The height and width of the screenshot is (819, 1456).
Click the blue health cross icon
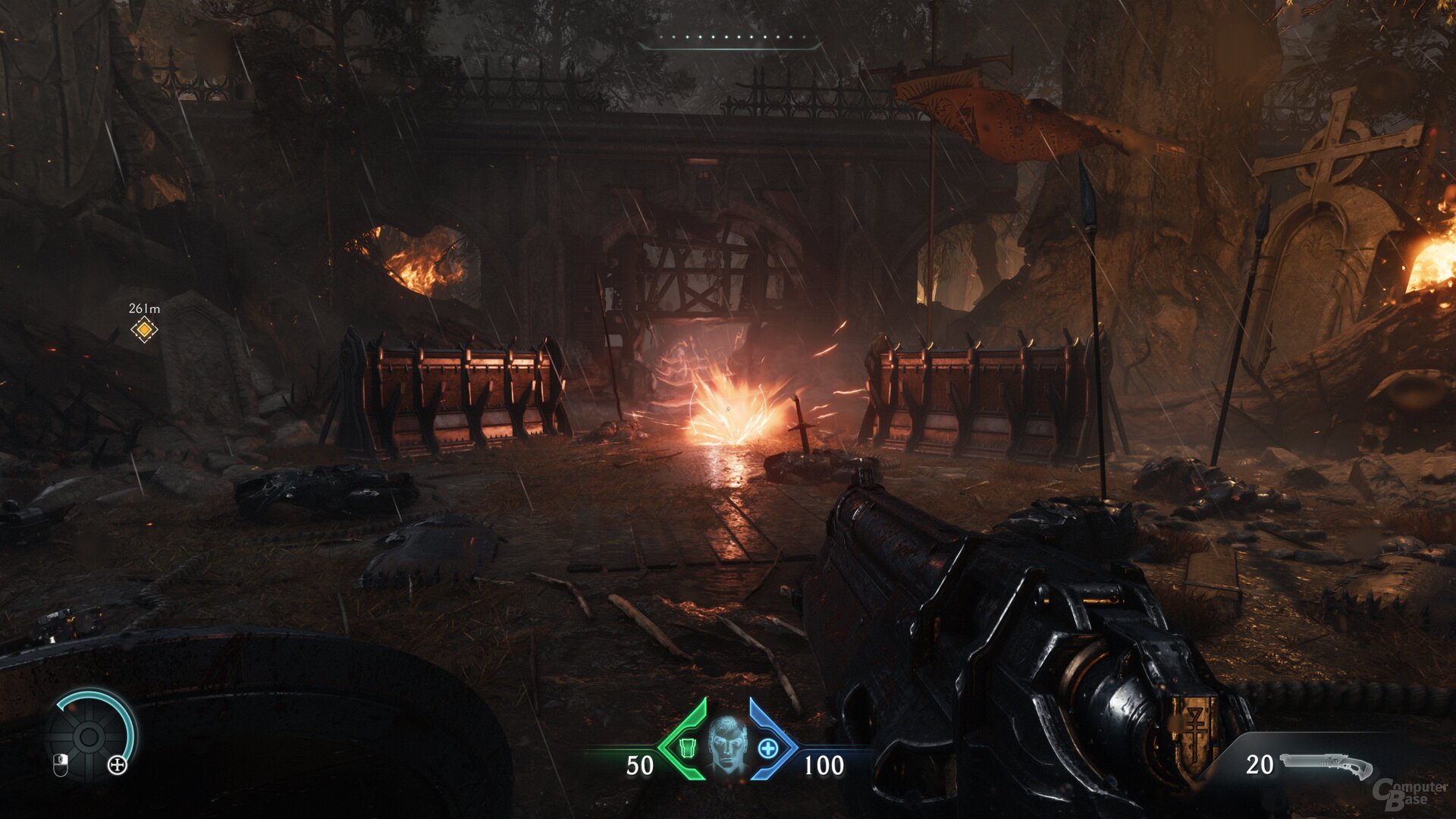(x=767, y=748)
